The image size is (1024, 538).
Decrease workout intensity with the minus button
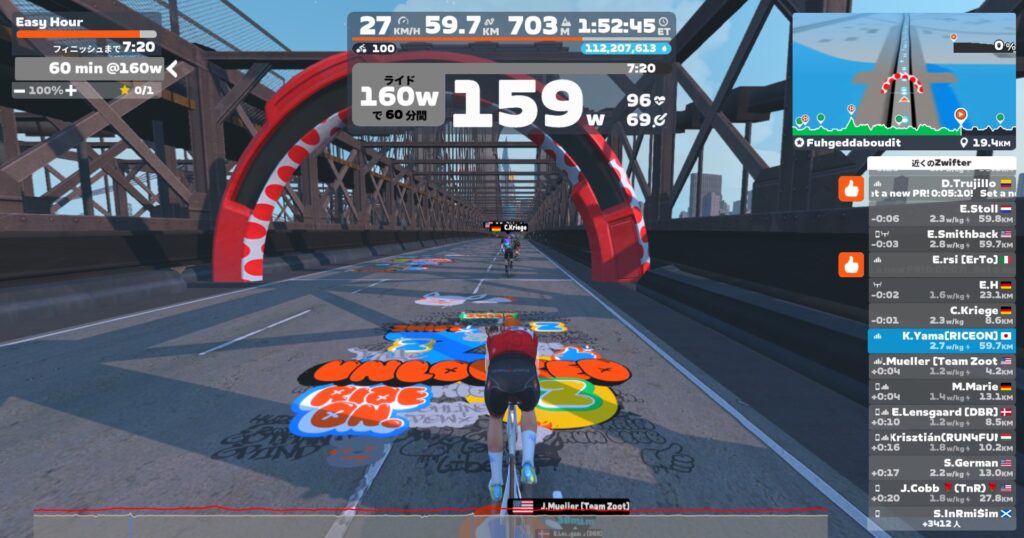point(21,90)
